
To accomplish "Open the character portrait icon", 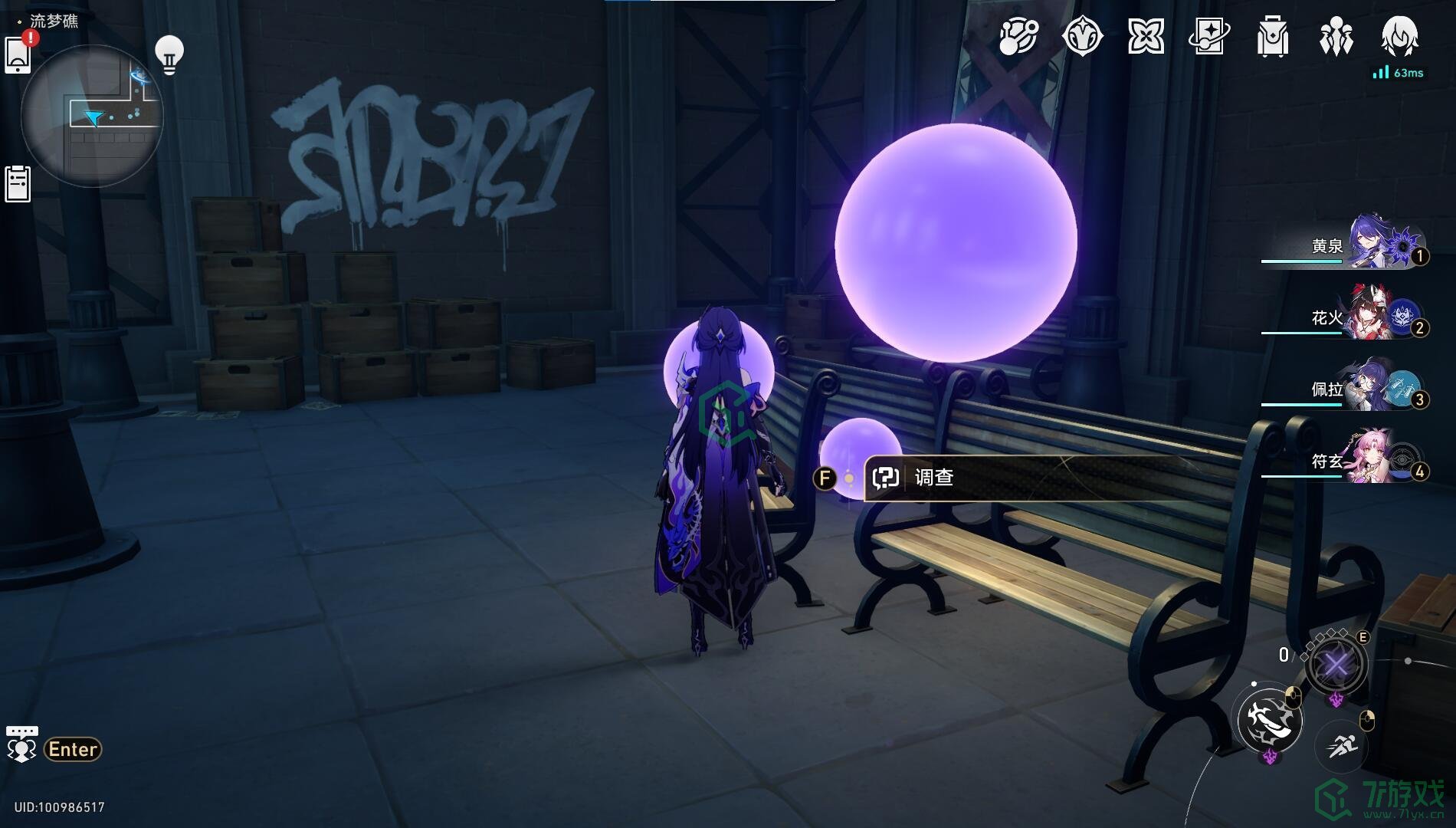I will click(1399, 37).
